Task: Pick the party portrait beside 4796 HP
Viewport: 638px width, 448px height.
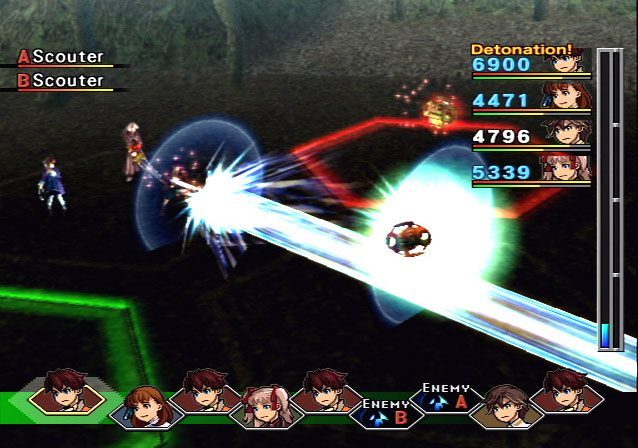Action: 567,132
